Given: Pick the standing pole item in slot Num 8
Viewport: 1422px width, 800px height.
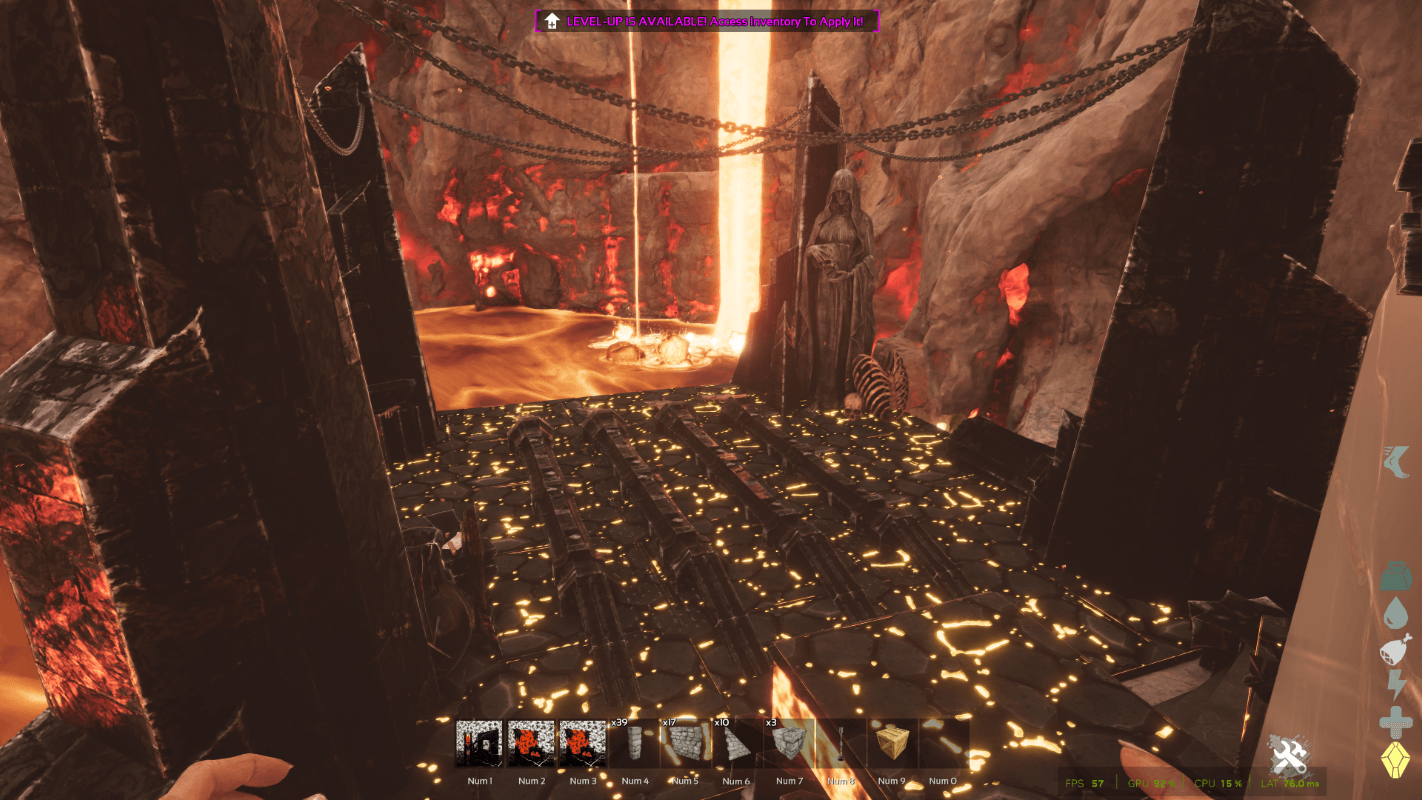Looking at the screenshot, I should [840, 744].
